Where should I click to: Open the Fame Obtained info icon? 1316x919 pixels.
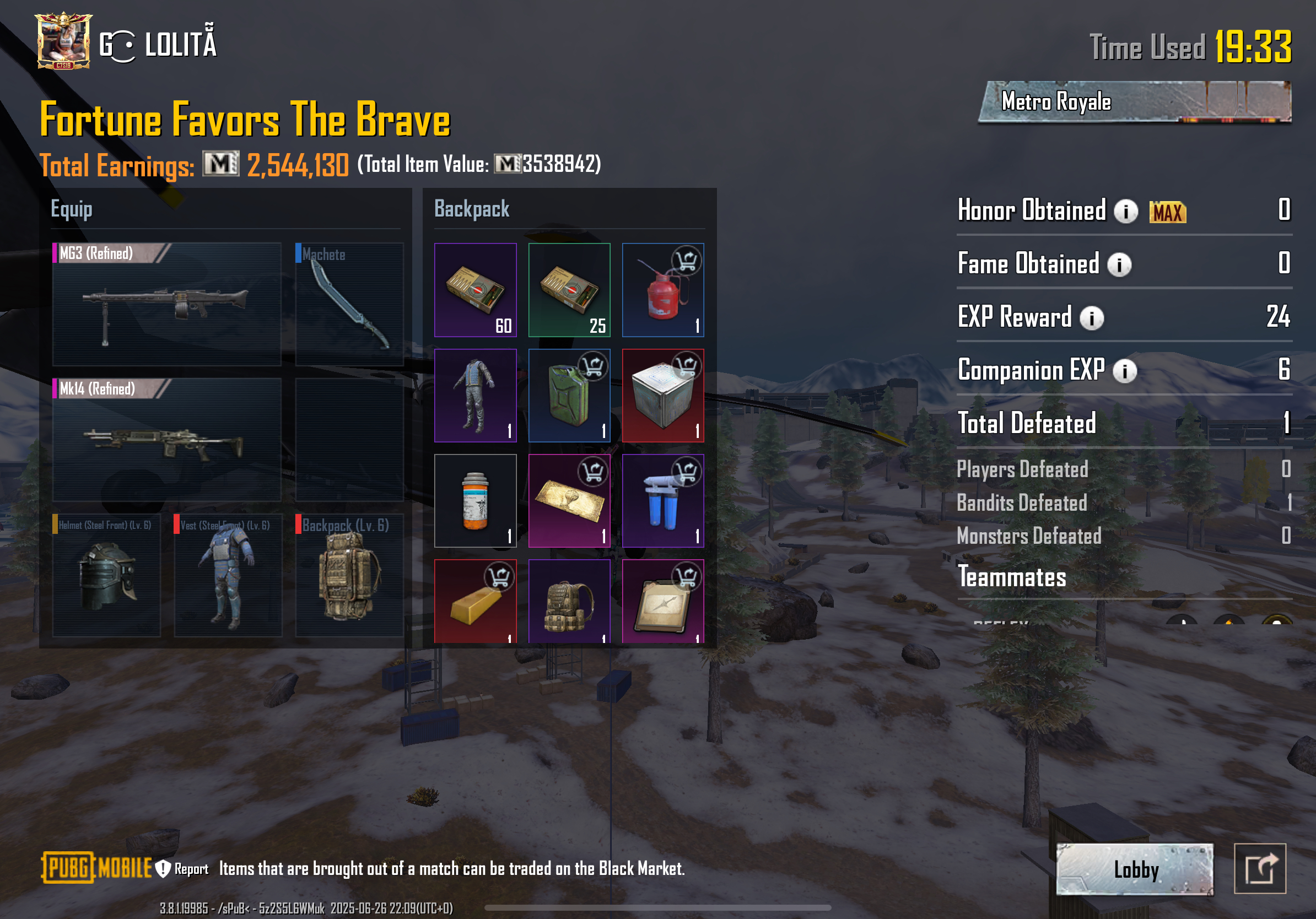(x=1119, y=264)
